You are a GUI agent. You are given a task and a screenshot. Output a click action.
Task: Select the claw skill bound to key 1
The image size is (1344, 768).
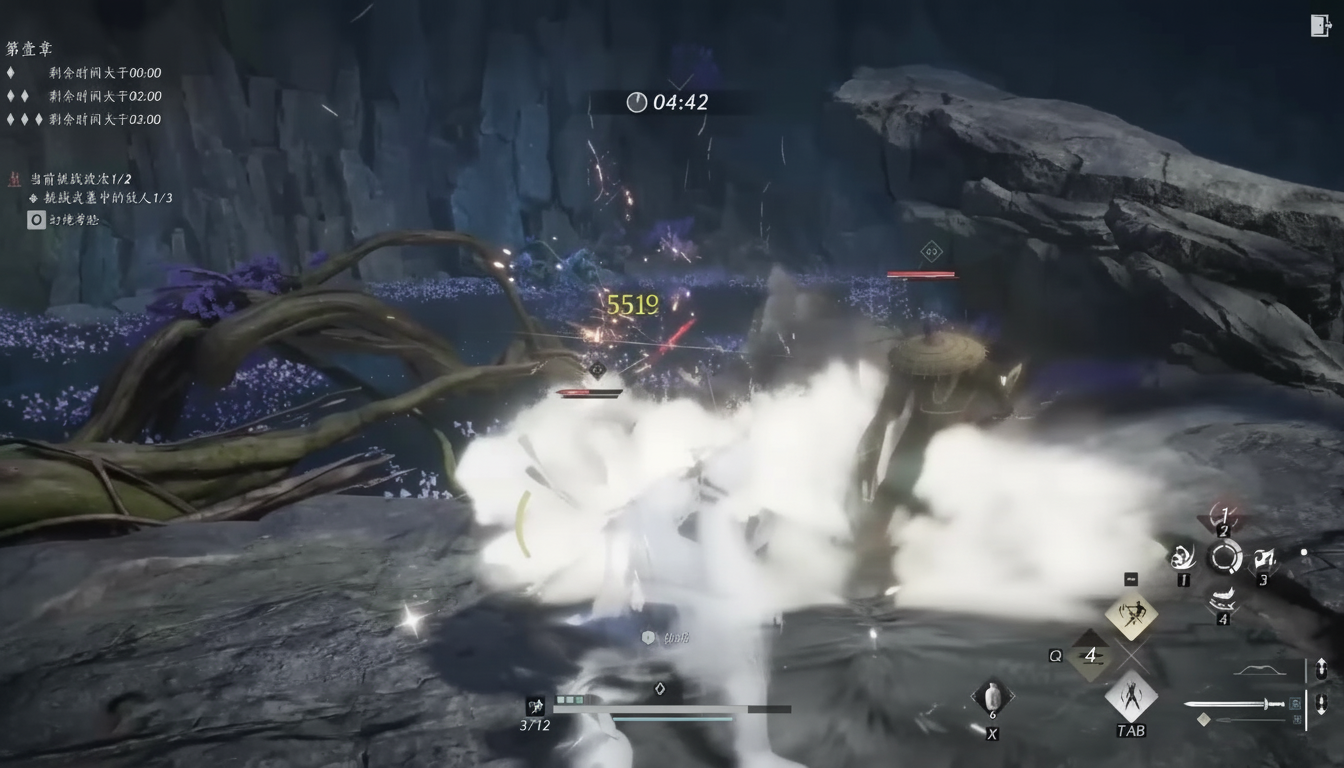[1184, 558]
